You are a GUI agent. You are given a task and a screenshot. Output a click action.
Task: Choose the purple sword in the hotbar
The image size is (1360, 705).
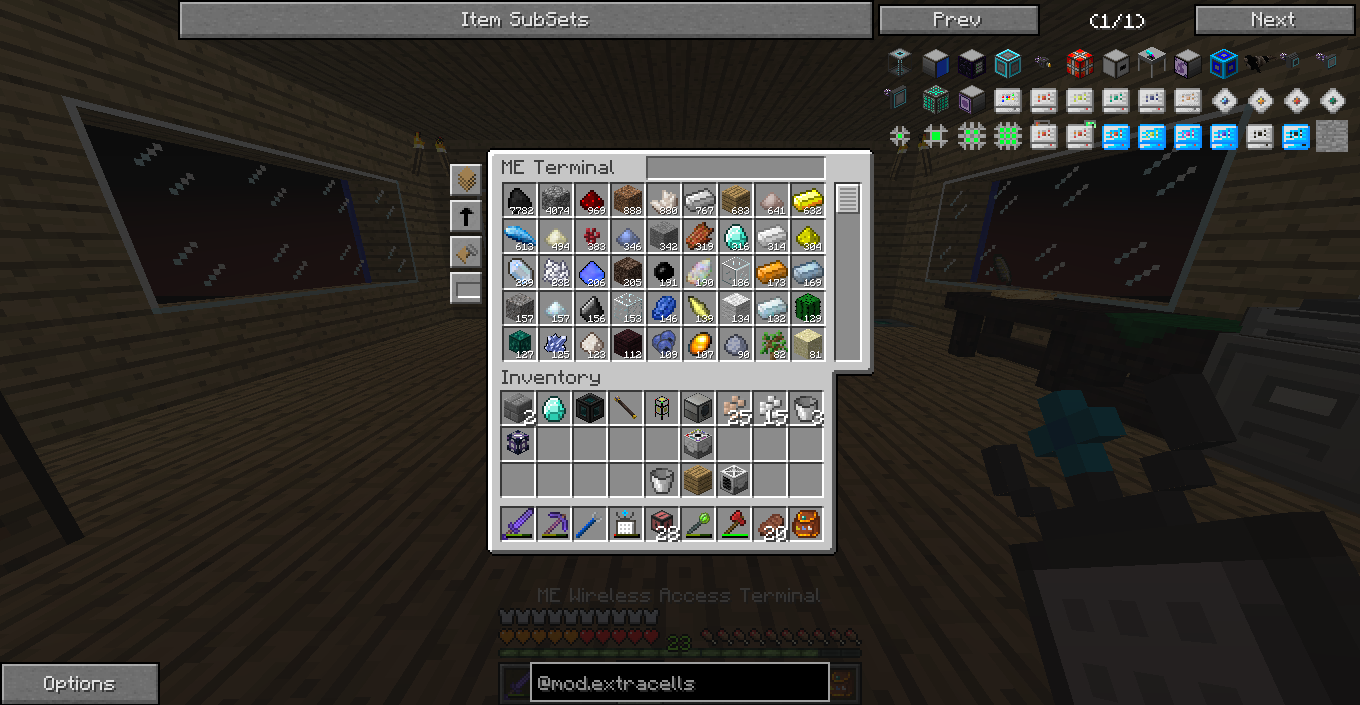click(x=518, y=523)
